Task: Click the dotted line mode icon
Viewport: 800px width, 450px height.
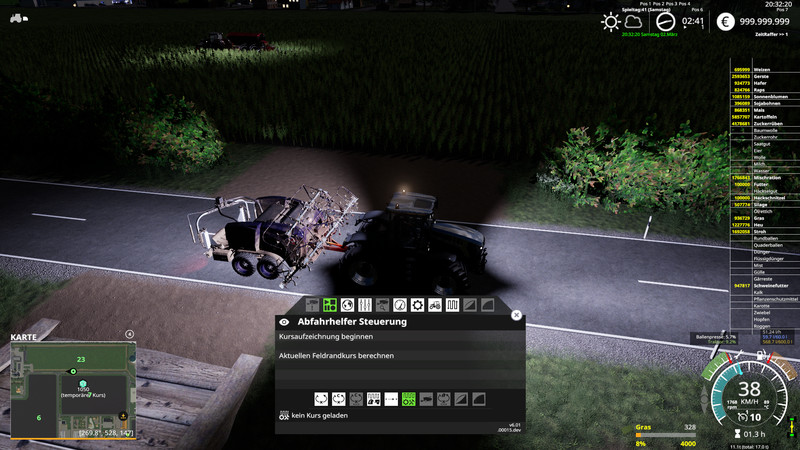Action: [391, 399]
